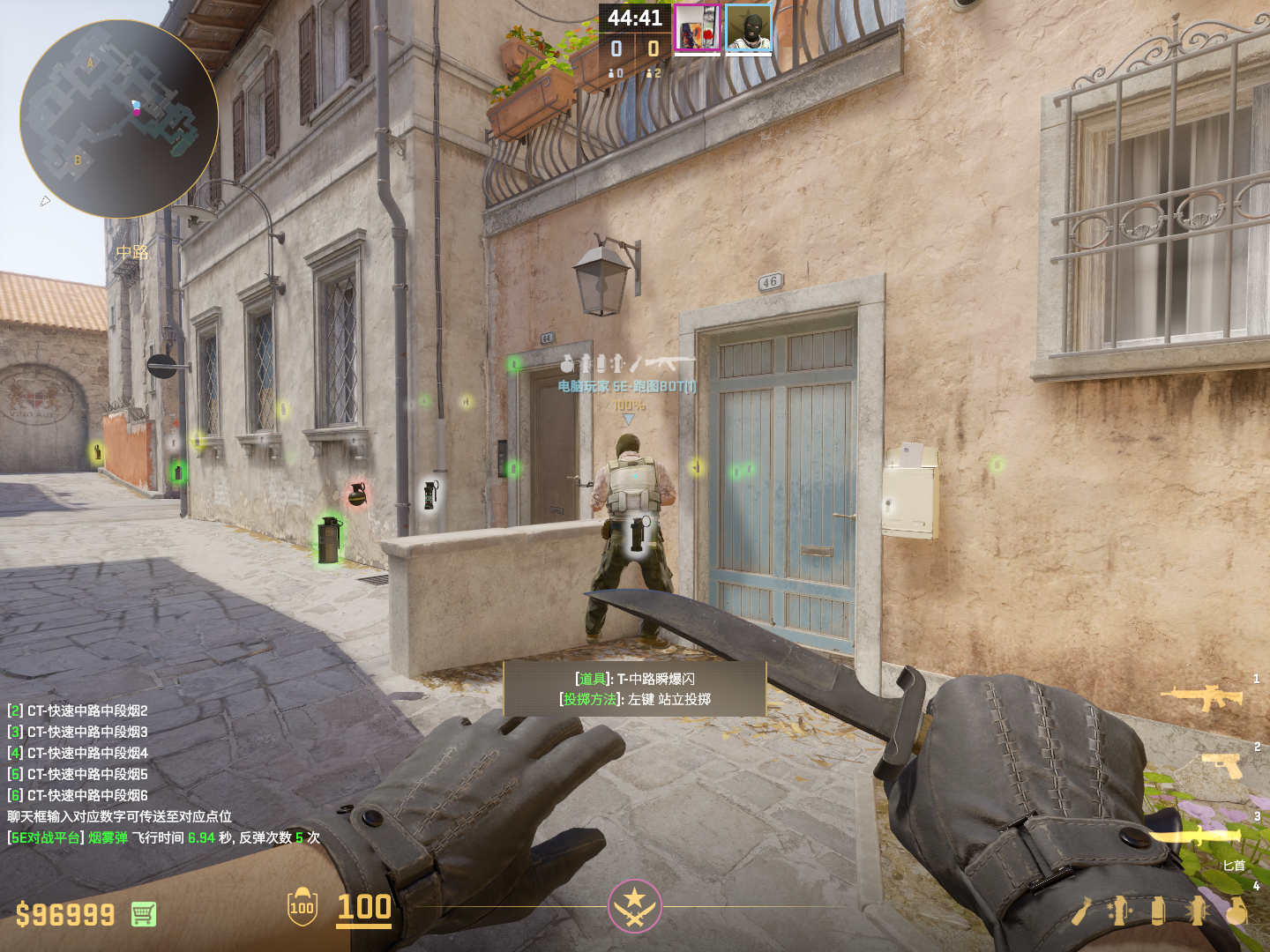Screen dimensions: 1270x952
Task: Select the decoy grenade icon
Action: (x=1120, y=911)
